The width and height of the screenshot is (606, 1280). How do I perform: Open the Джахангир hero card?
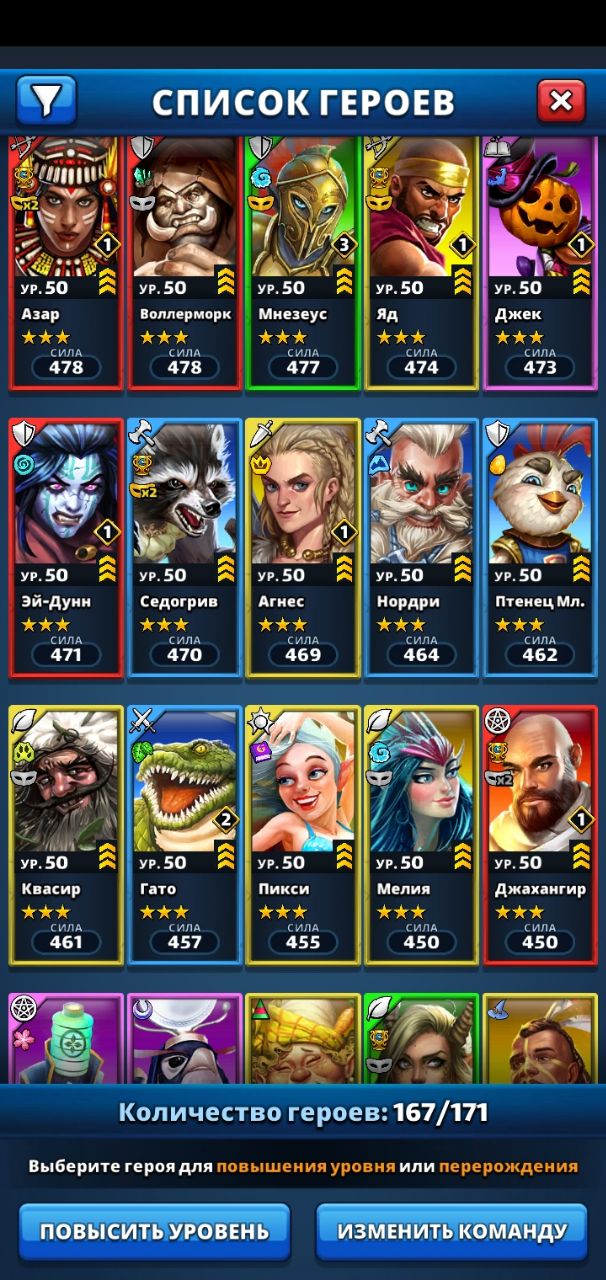click(539, 836)
